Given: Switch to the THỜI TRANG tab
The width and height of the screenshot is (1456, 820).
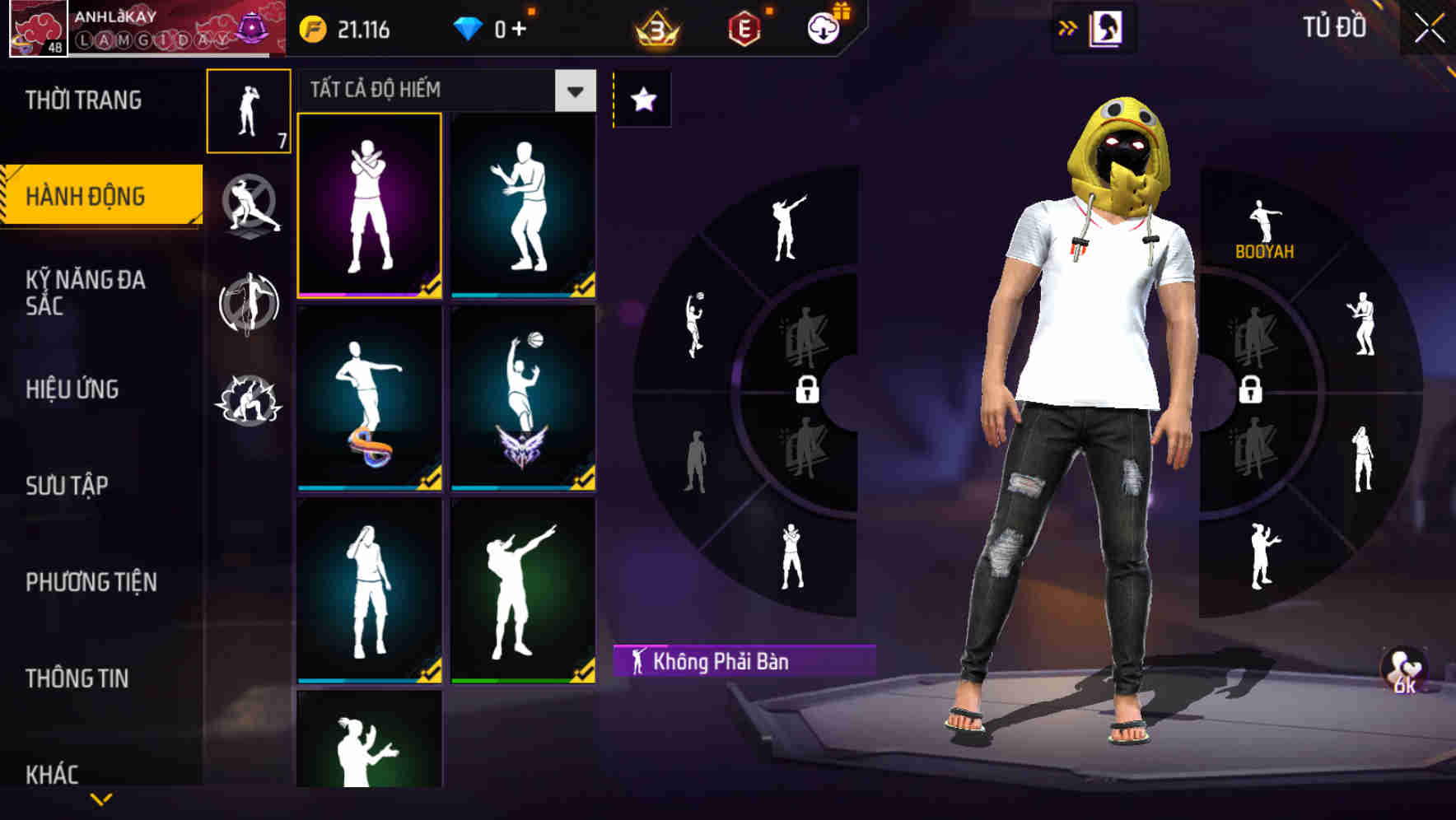Looking at the screenshot, I should tap(82, 99).
